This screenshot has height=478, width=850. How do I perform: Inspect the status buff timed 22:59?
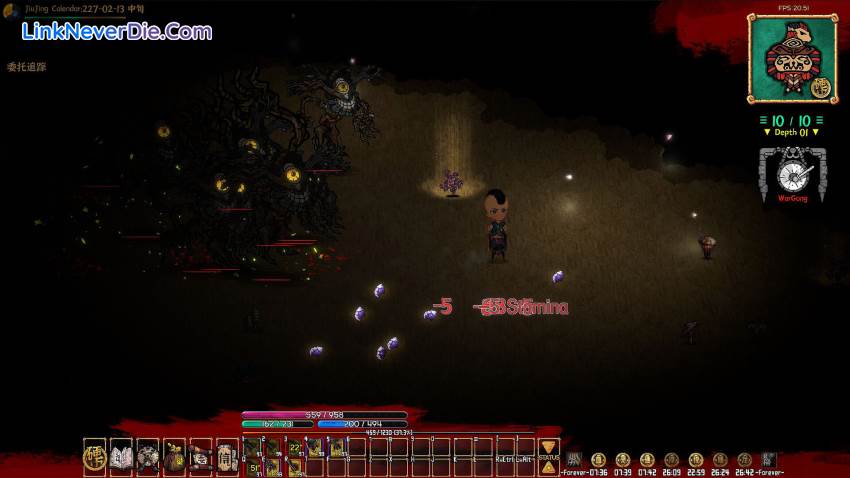click(x=696, y=460)
